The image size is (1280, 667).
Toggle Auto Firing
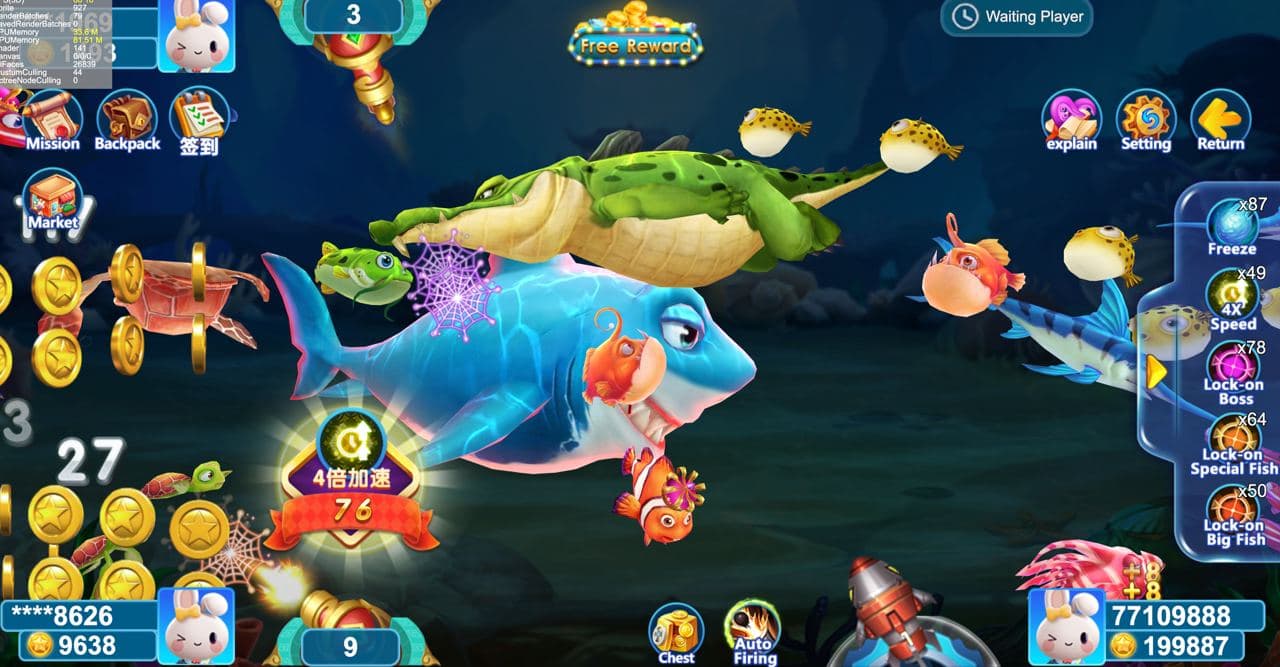[x=753, y=630]
